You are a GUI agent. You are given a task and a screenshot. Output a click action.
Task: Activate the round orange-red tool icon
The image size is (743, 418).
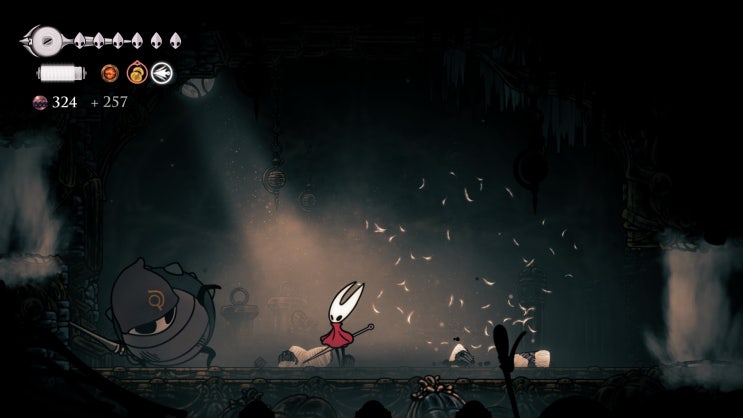click(x=110, y=73)
